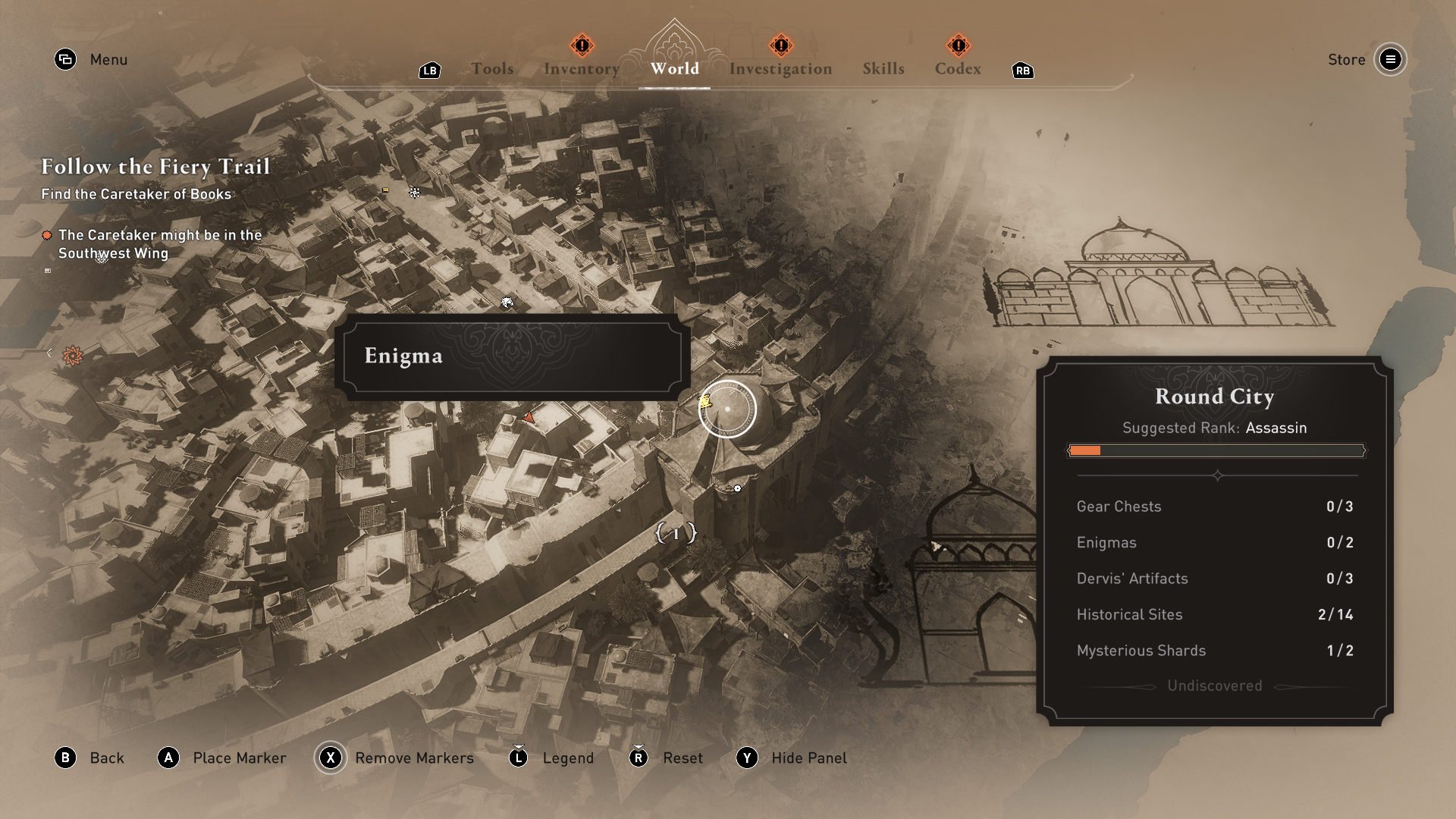The image size is (1456, 819).
Task: Click the orange quest objective marker on the map's left edge
Action: (73, 355)
